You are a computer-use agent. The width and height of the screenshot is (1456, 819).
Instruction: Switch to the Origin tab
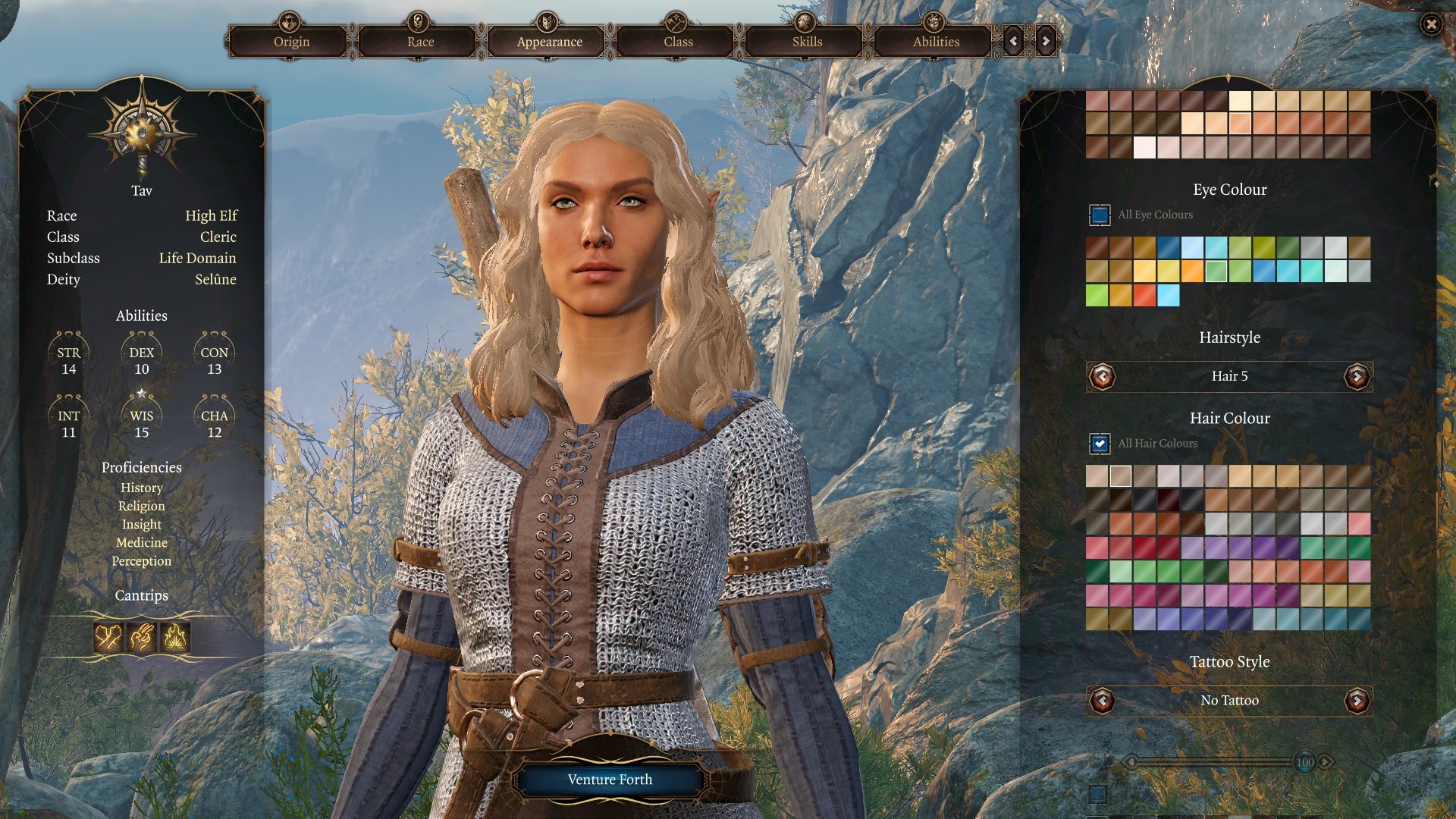point(291,42)
